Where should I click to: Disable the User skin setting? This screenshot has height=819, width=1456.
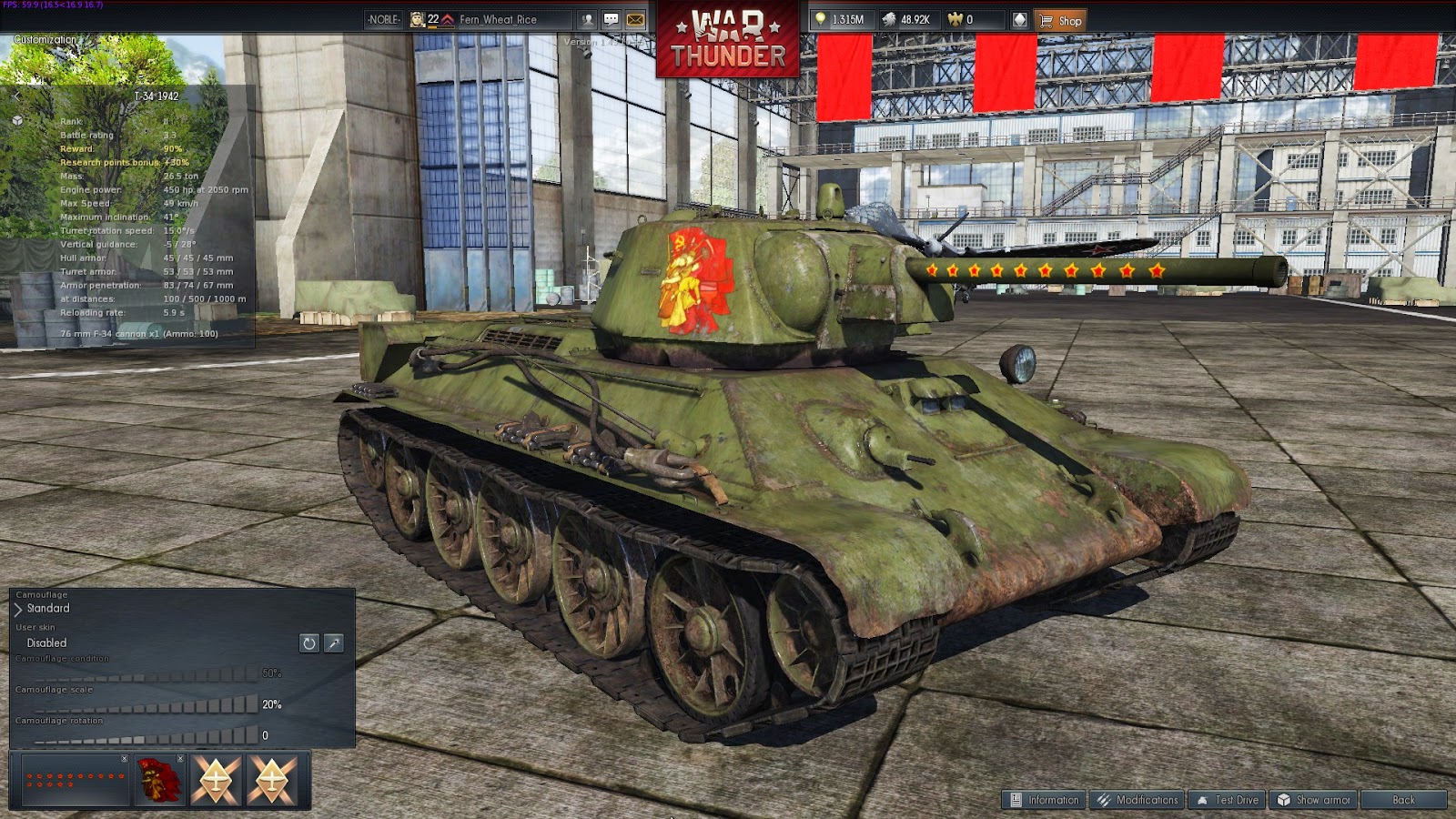(x=45, y=643)
